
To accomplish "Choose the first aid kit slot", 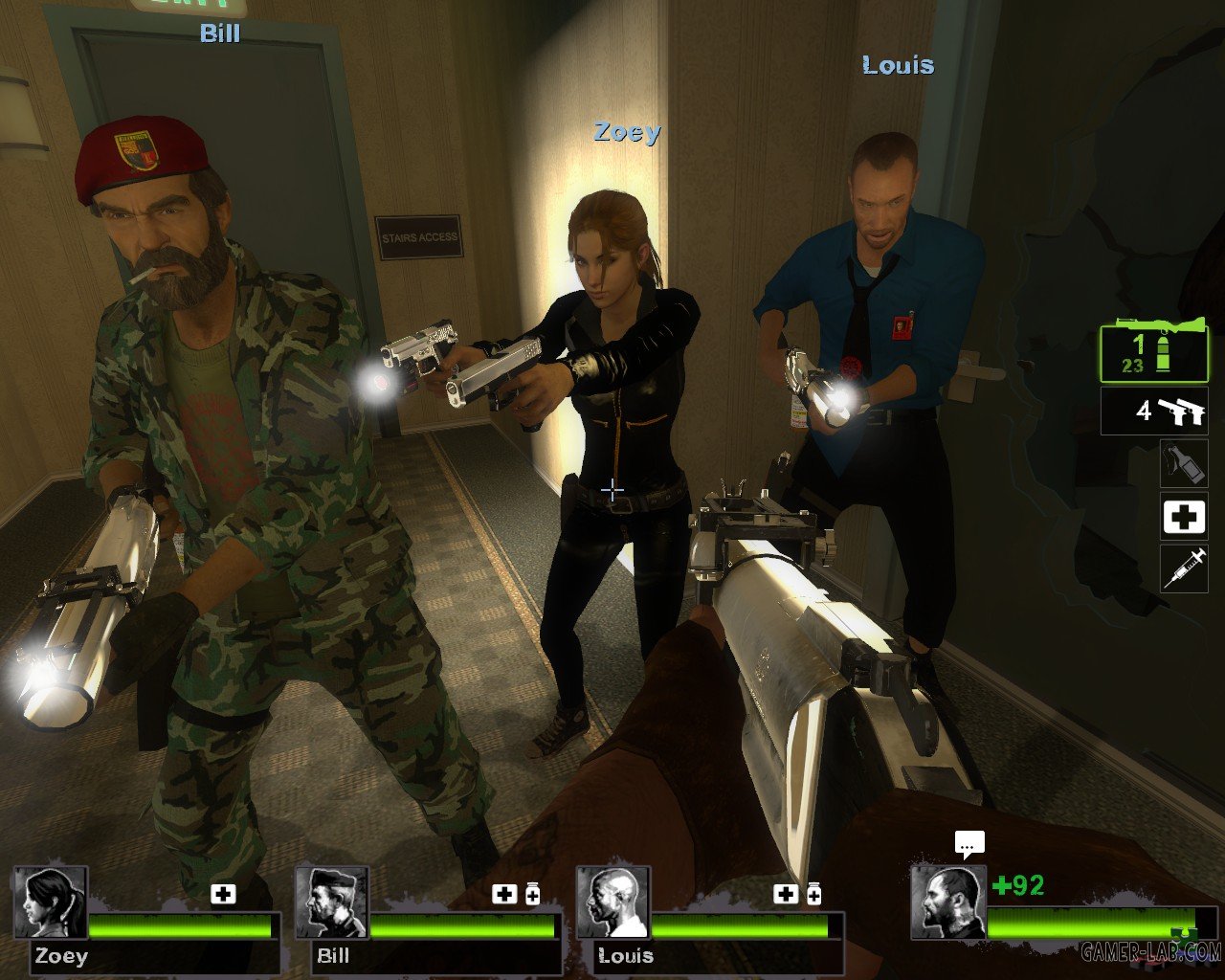I will [1184, 517].
